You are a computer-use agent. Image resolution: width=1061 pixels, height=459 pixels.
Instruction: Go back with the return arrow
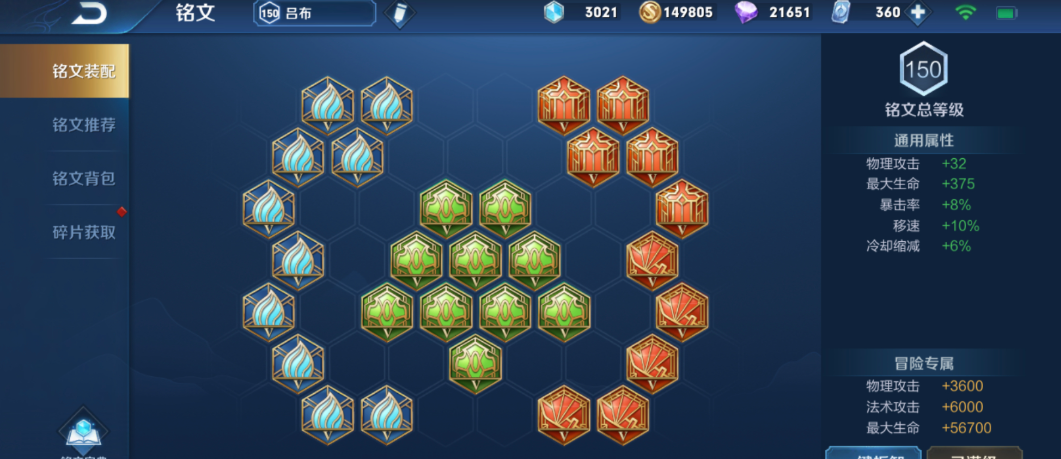pyautogui.click(x=88, y=12)
